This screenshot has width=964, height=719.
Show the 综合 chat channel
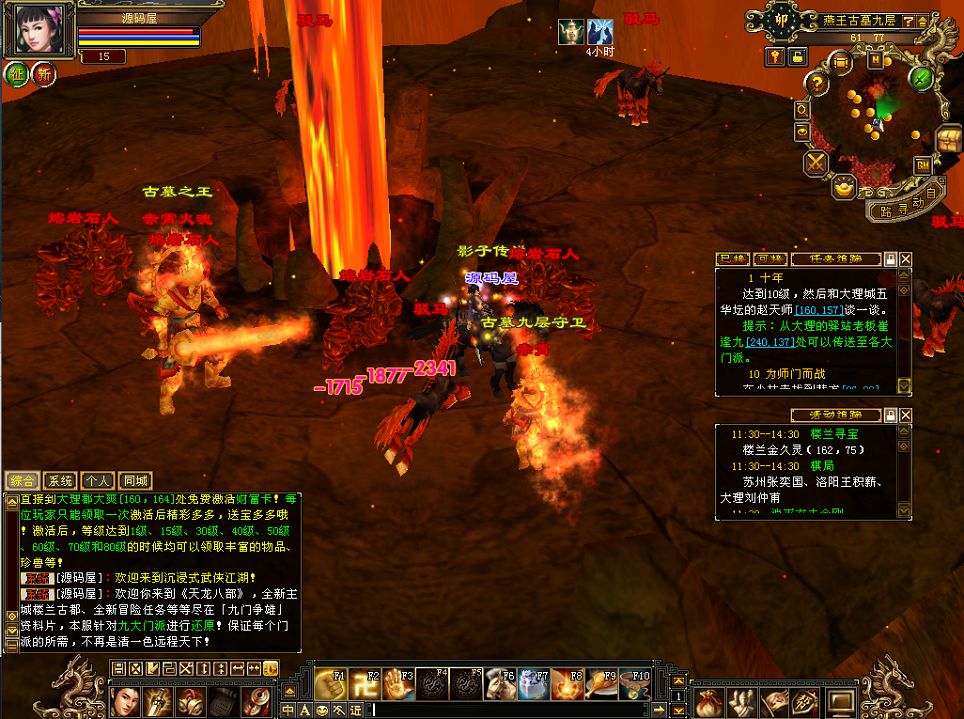click(23, 481)
